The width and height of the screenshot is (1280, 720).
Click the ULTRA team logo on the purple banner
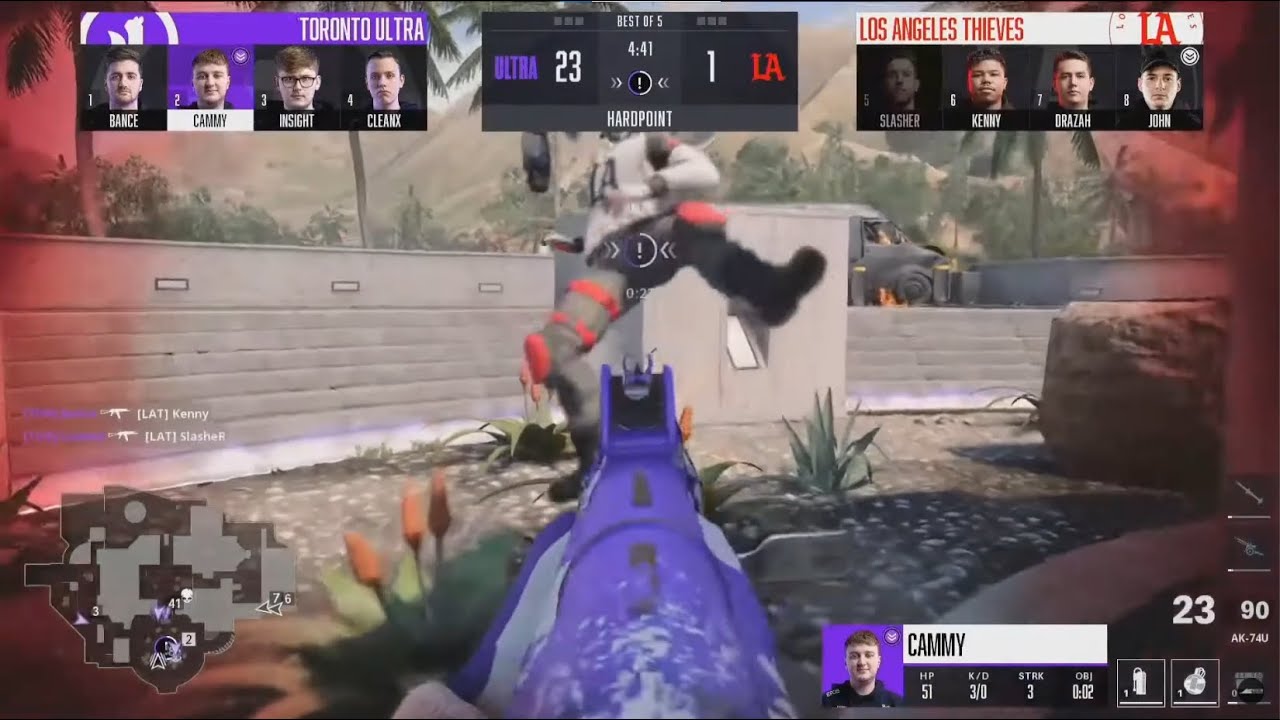130,26
